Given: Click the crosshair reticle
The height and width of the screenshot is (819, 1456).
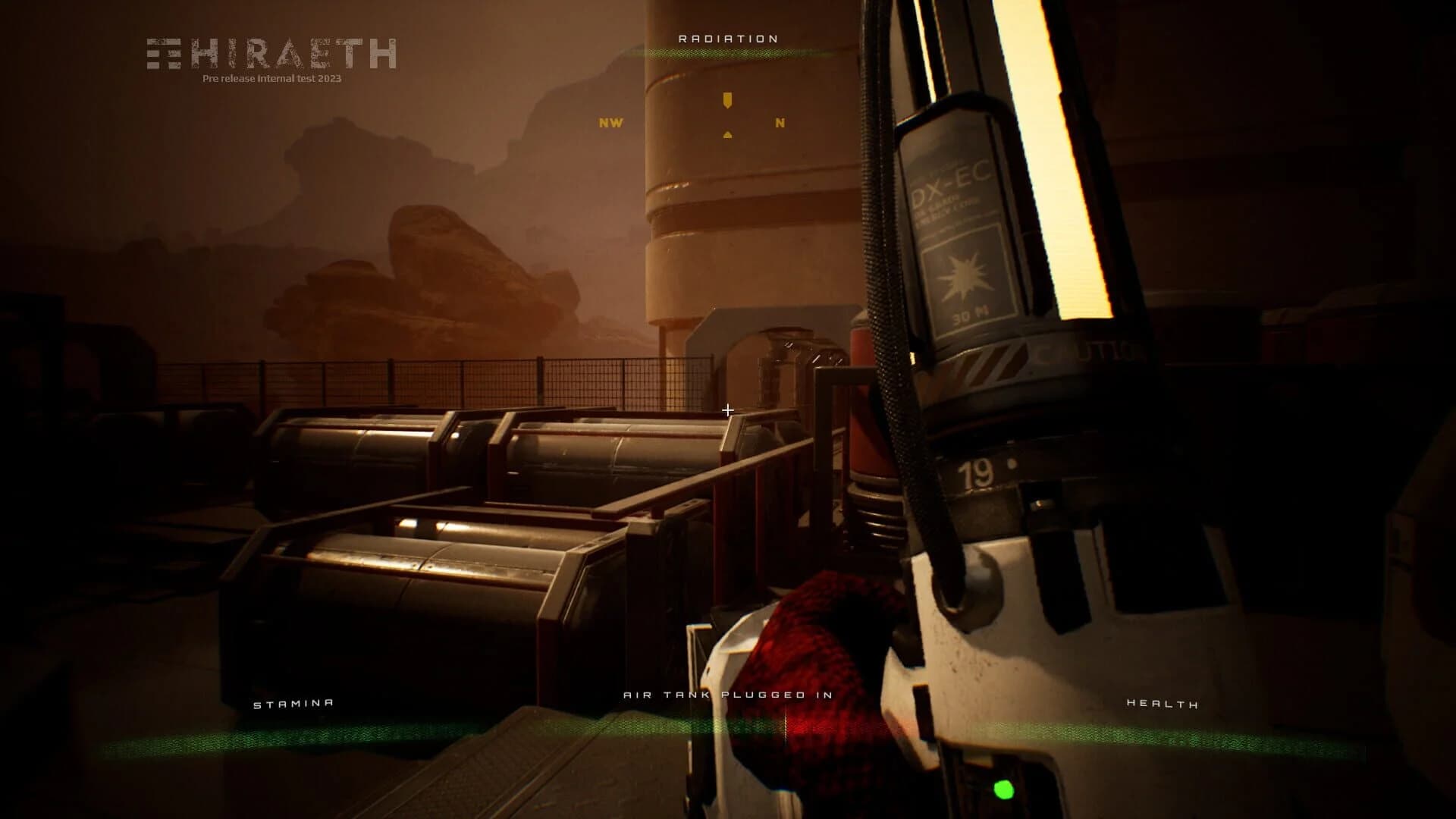Looking at the screenshot, I should [x=728, y=409].
